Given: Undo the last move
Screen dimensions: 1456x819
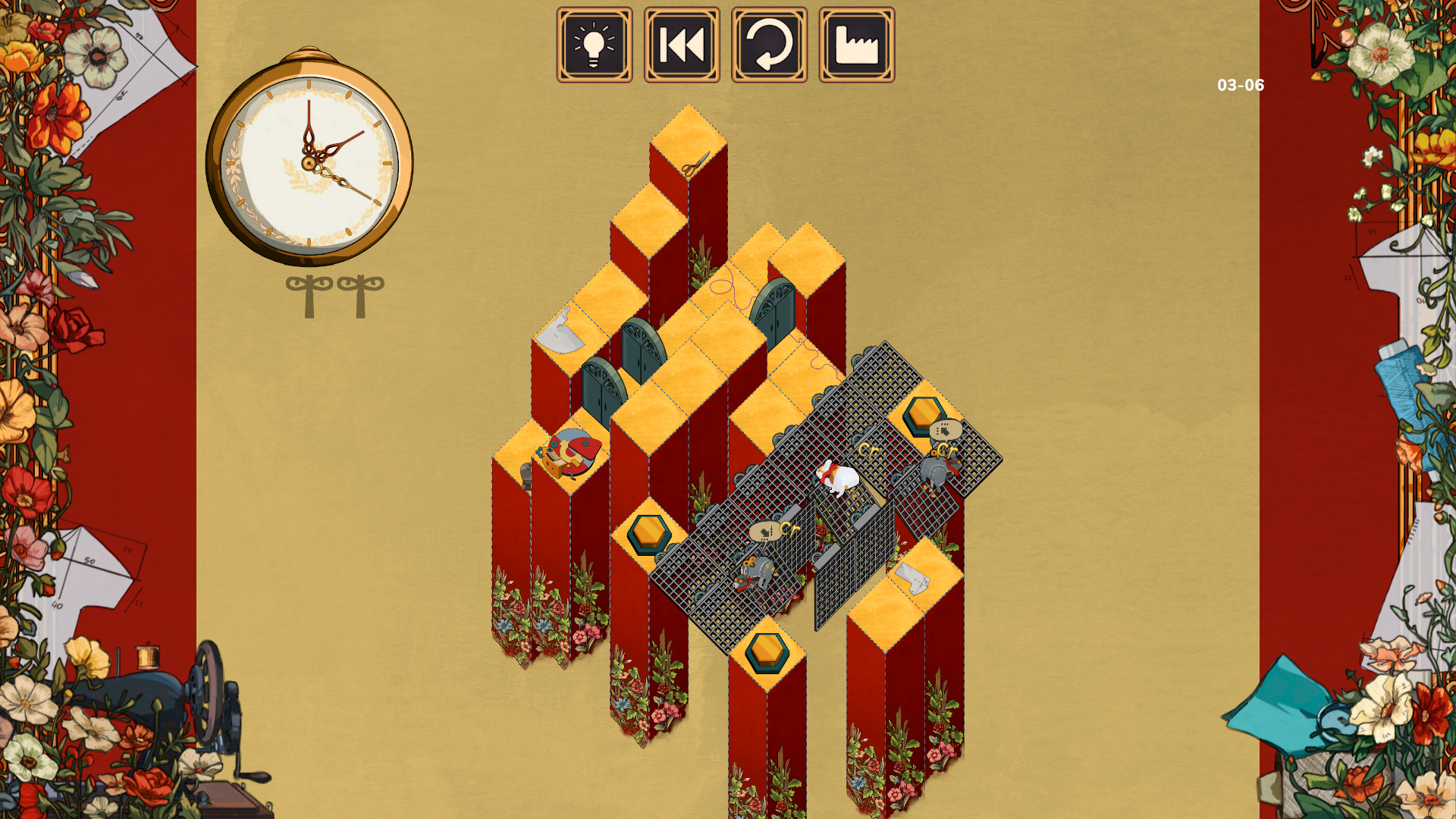Looking at the screenshot, I should pyautogui.click(x=769, y=45).
